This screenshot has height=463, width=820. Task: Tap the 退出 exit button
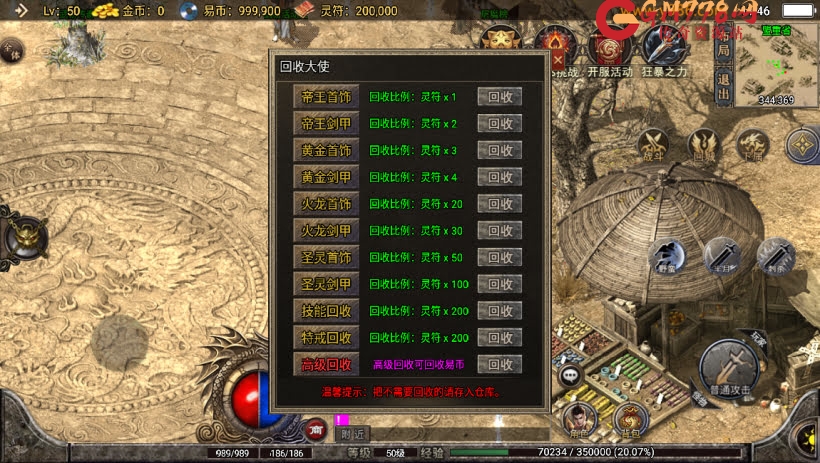[724, 85]
